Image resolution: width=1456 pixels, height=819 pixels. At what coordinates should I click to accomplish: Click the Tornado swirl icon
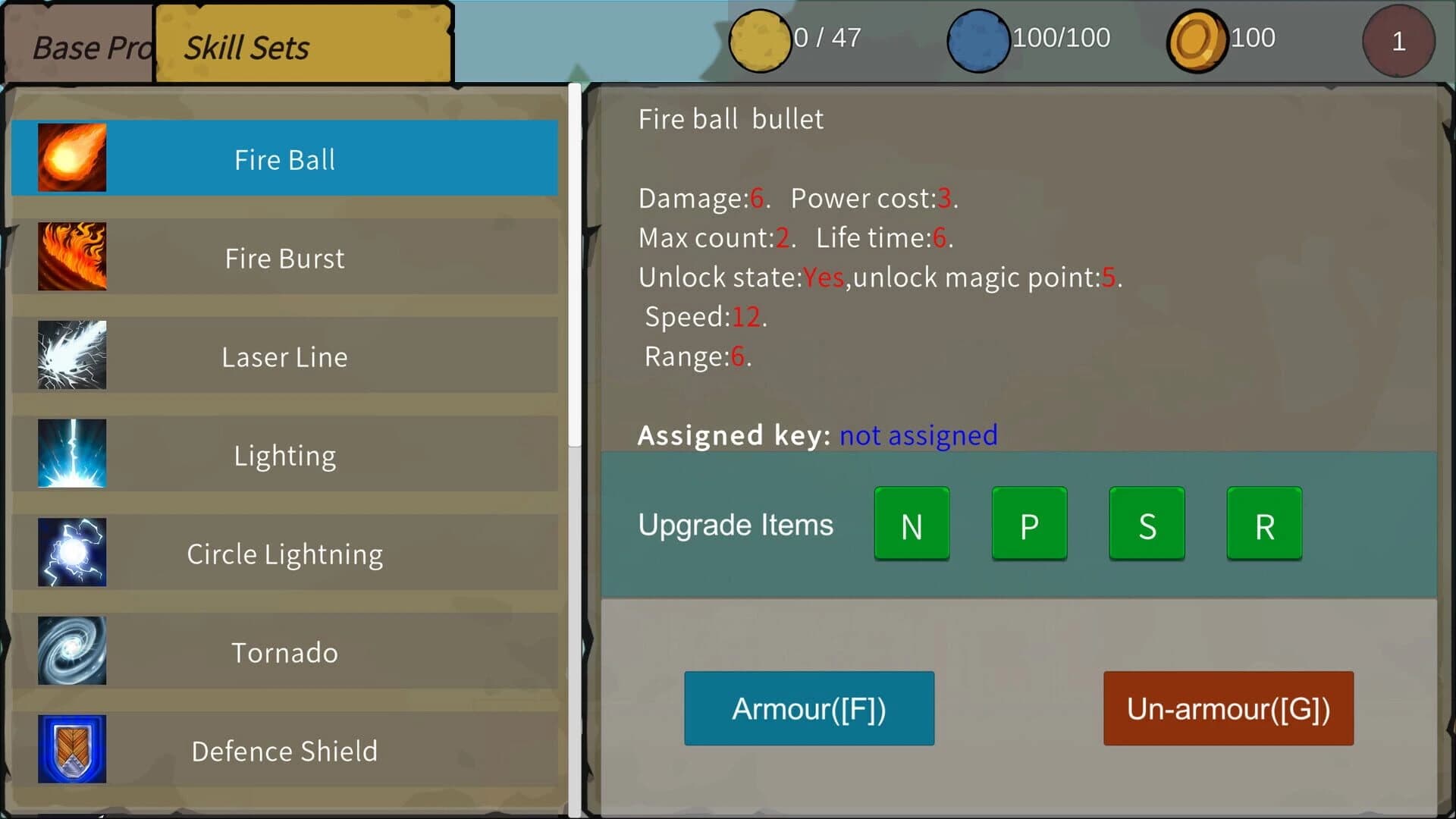pyautogui.click(x=72, y=651)
